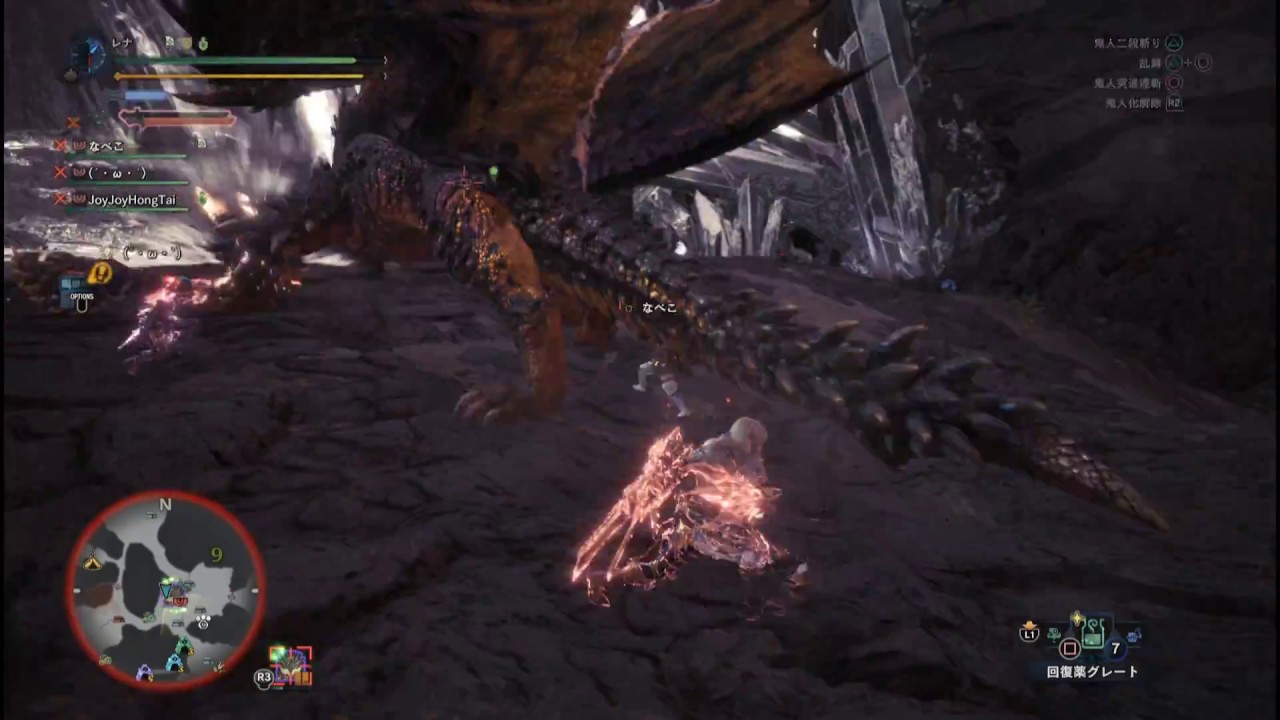This screenshot has height=720, width=1280.
Task: Select party member JoyJoyHongTai
Action: pos(131,200)
